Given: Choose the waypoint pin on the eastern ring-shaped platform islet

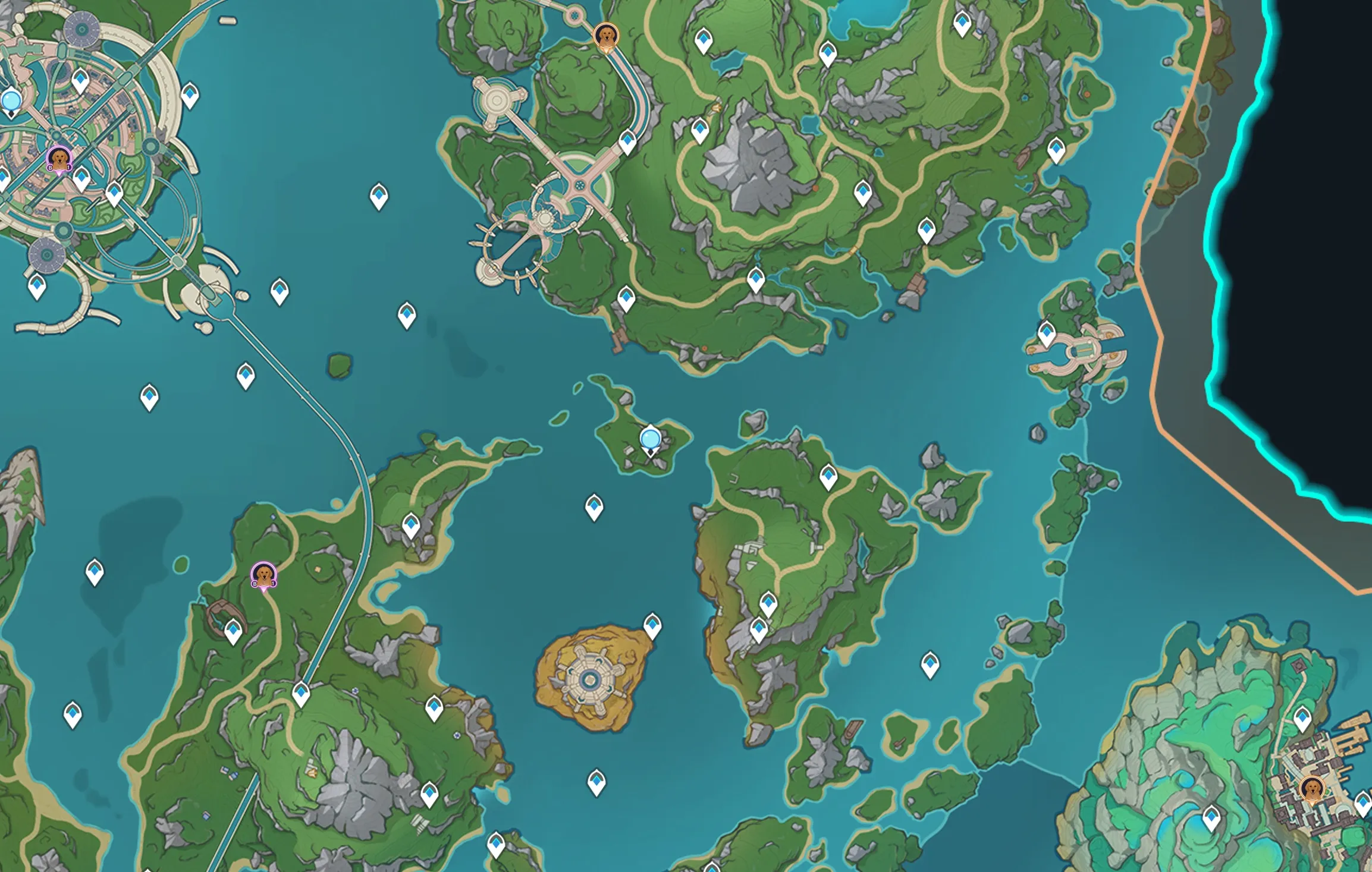Looking at the screenshot, I should coord(1047,333).
